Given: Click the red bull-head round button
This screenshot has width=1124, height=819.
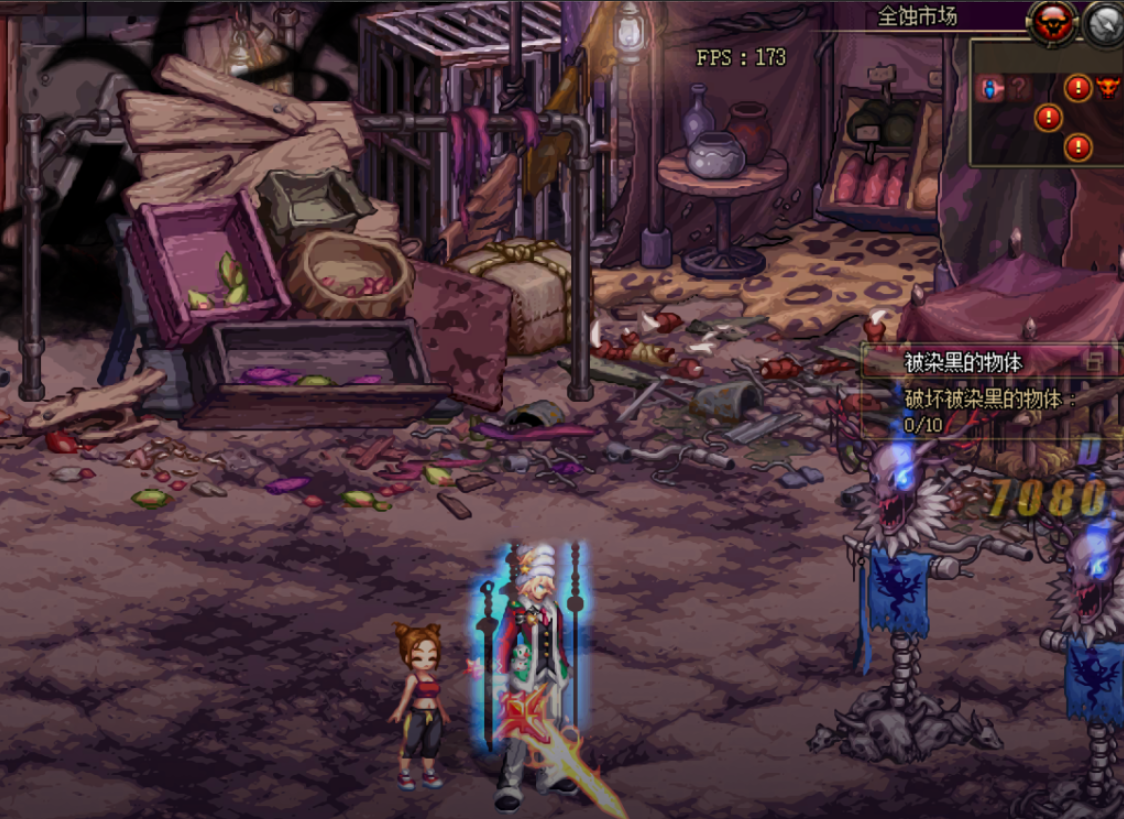Looking at the screenshot, I should pos(1052,22).
